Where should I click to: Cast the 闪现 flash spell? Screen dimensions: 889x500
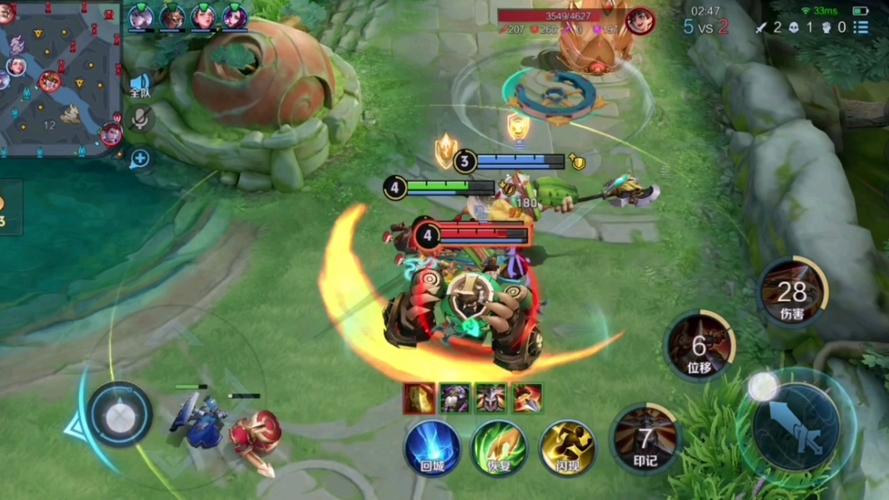567,446
